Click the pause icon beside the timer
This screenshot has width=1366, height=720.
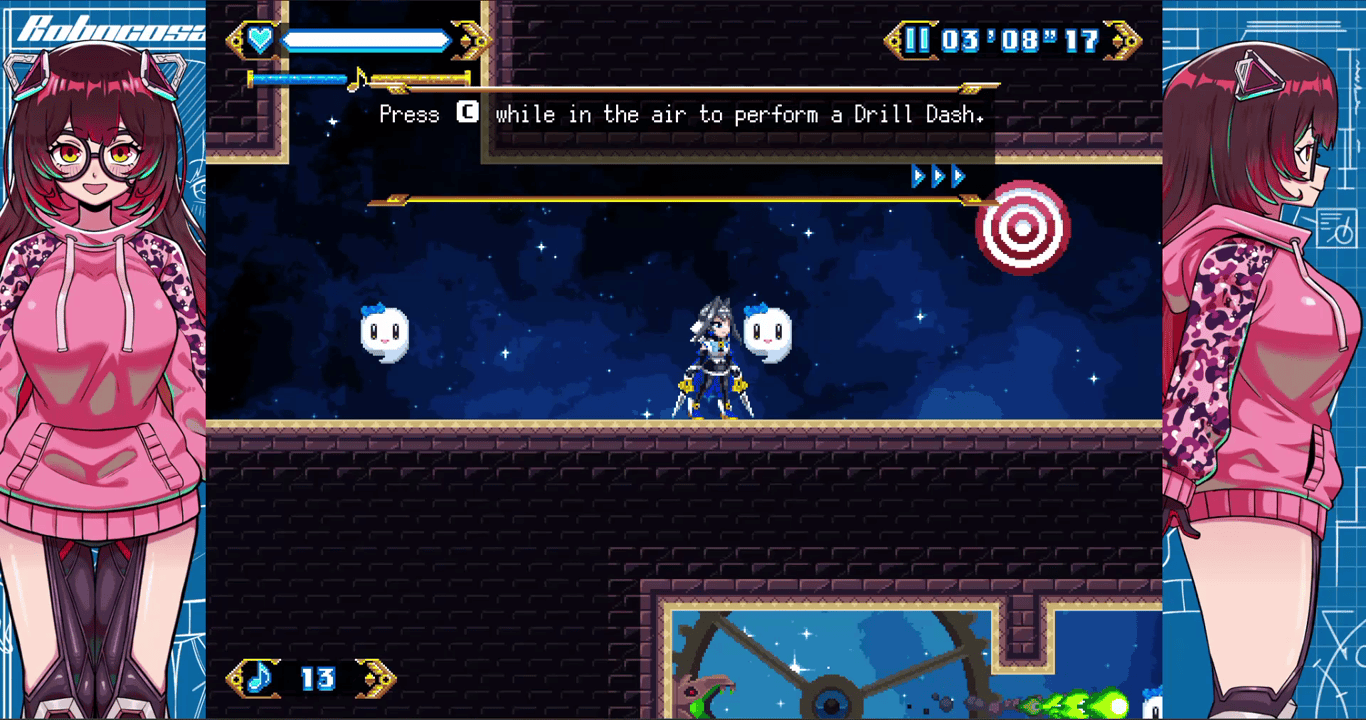[x=917, y=40]
